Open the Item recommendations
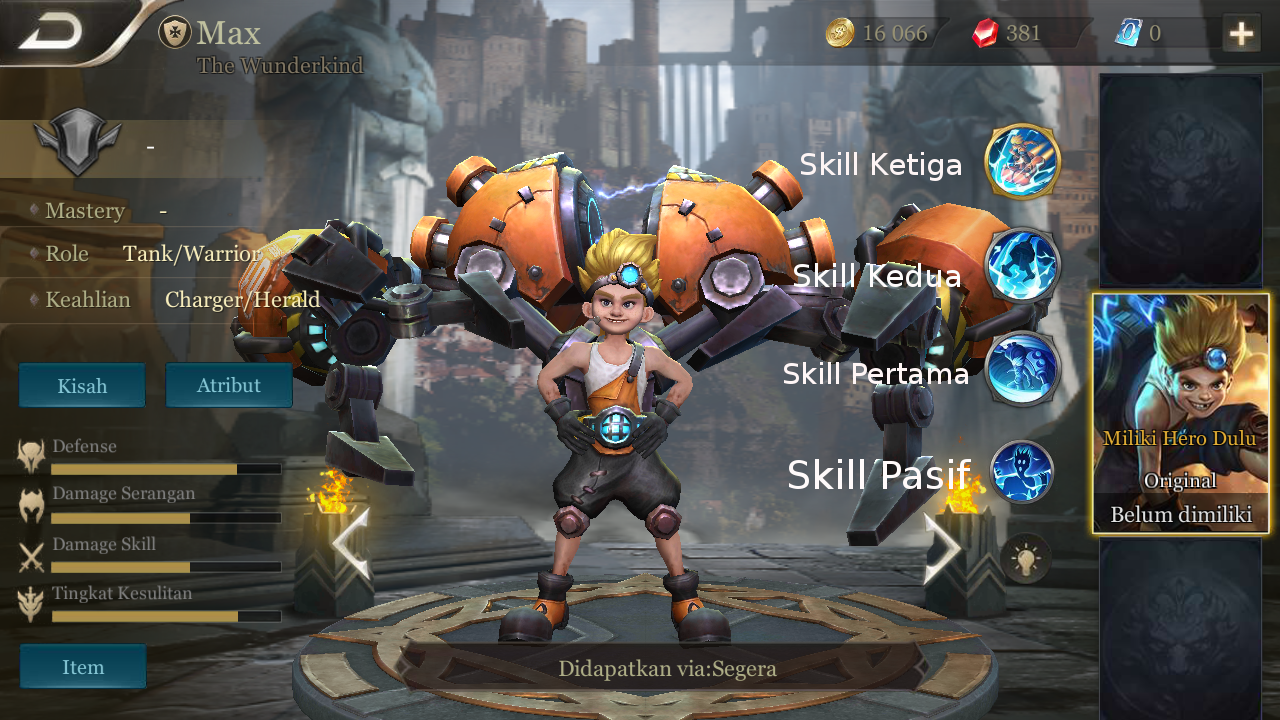The image size is (1280, 720). [83, 667]
